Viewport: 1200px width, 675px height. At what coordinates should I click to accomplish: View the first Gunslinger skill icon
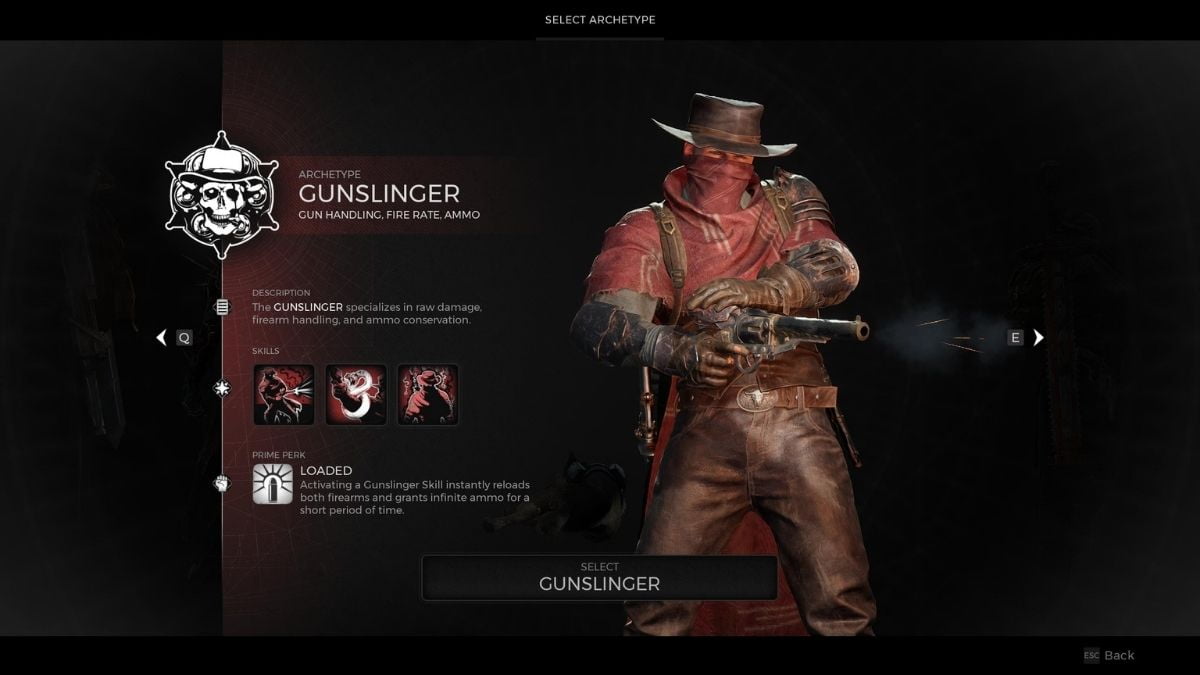click(x=284, y=395)
